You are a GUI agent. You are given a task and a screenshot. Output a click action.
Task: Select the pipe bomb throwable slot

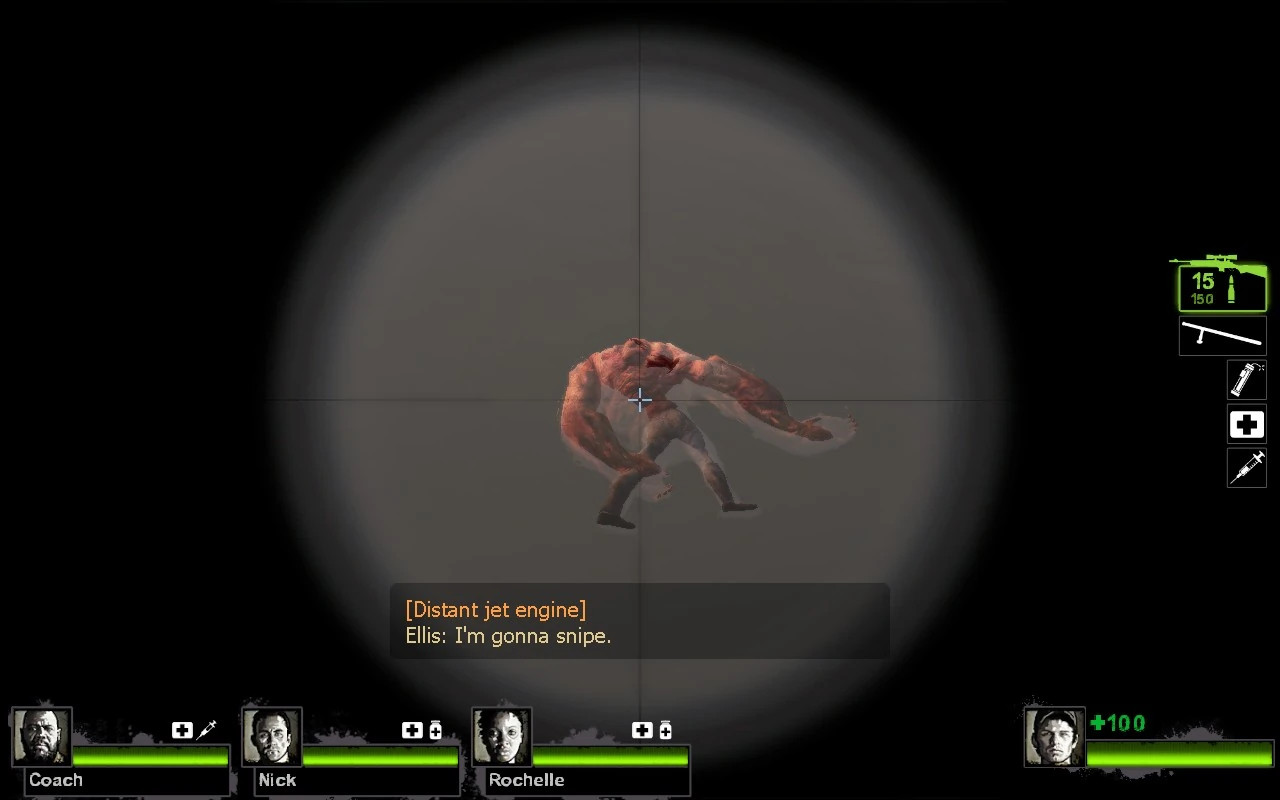(x=1246, y=380)
